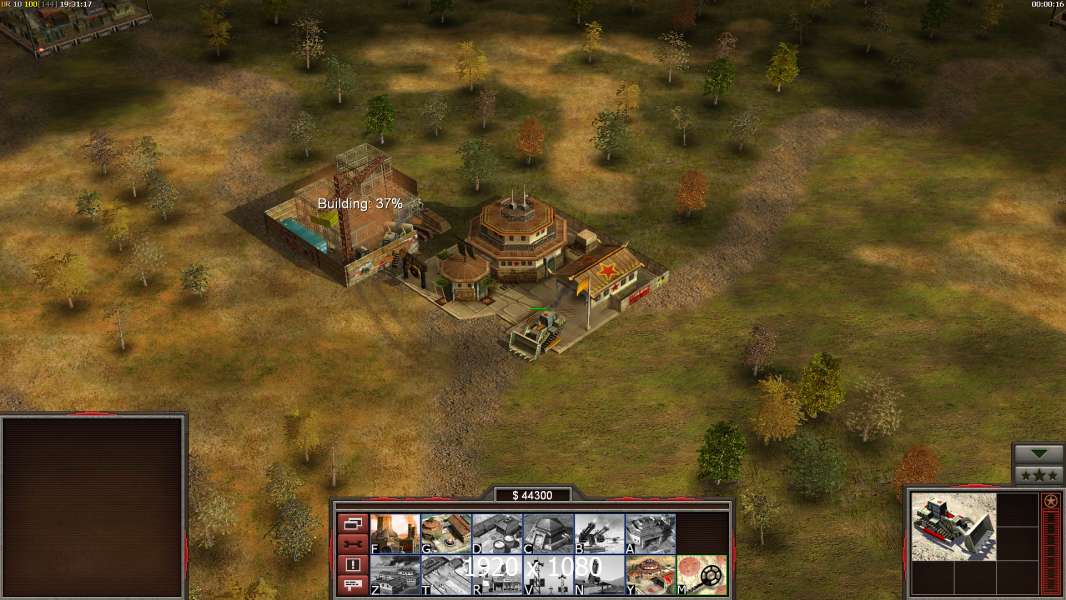Click the speech bubble button
The image size is (1066, 600).
352,586
